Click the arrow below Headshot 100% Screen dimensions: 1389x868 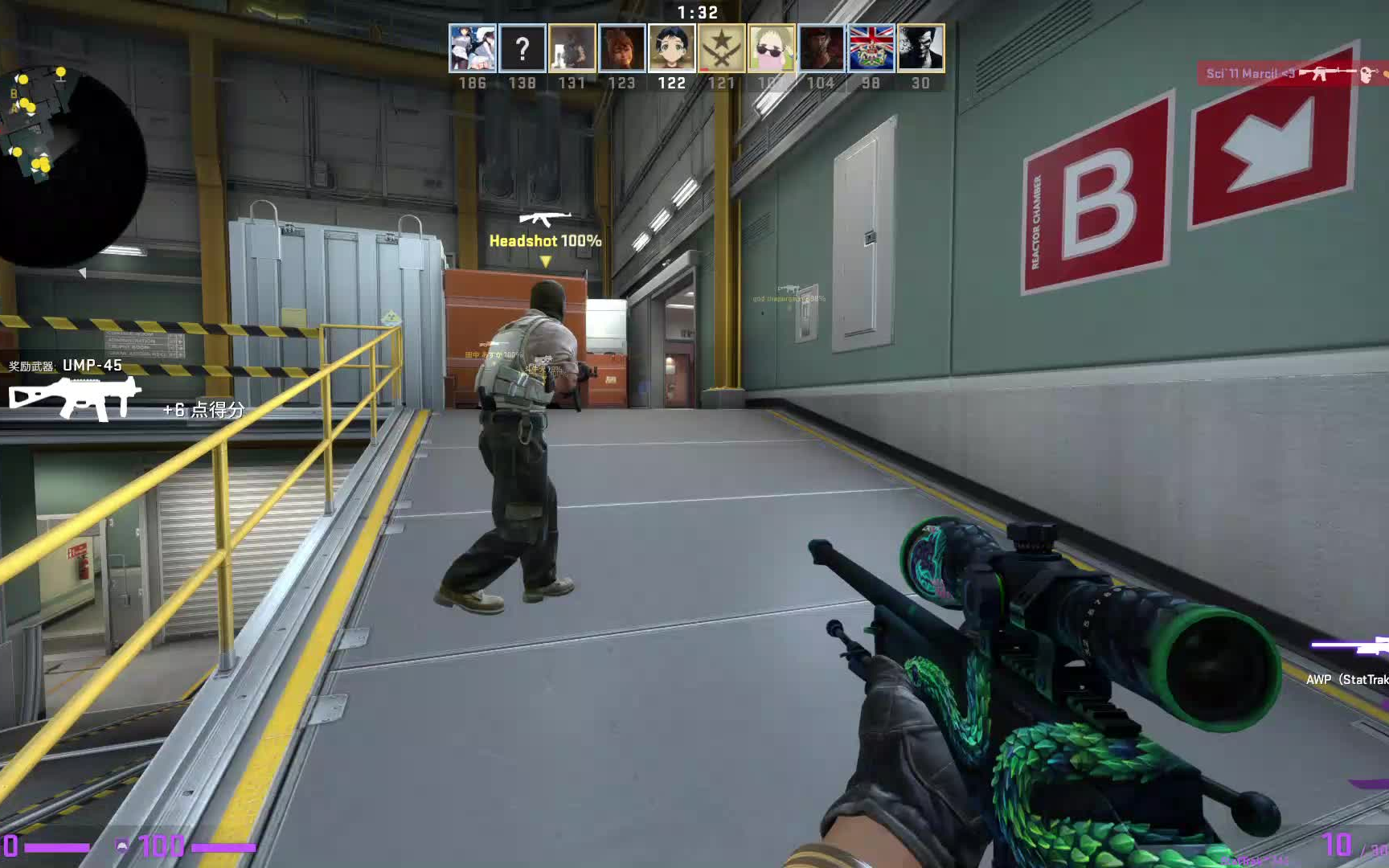pos(545,260)
